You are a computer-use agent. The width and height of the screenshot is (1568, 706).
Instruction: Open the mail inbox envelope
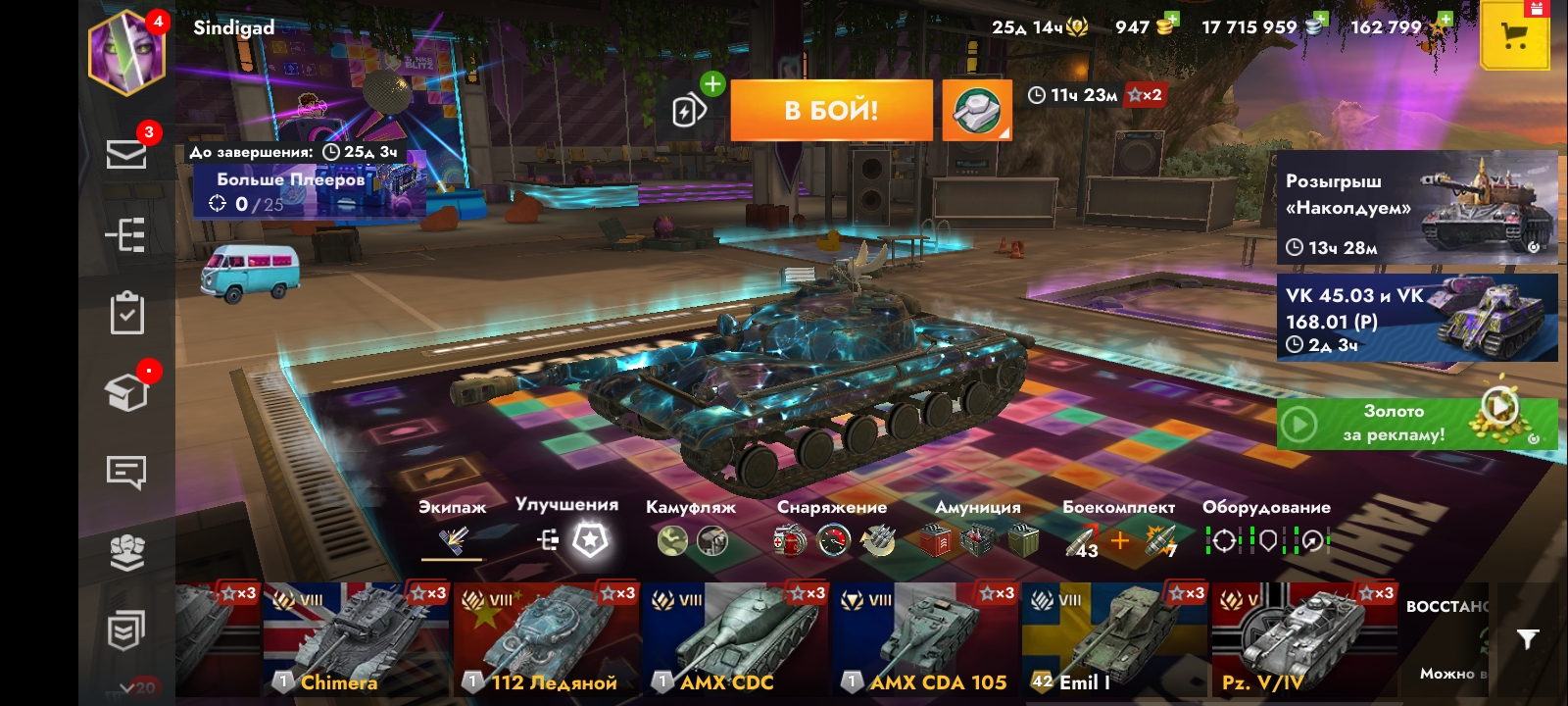point(126,154)
